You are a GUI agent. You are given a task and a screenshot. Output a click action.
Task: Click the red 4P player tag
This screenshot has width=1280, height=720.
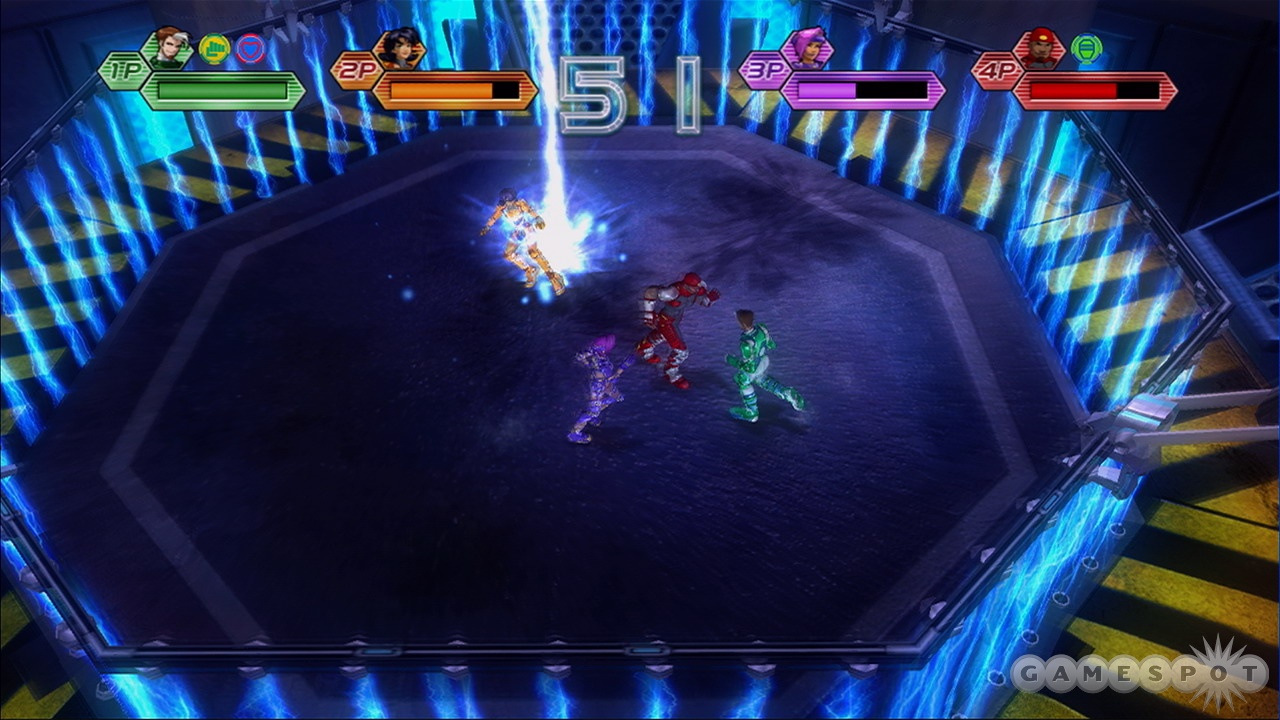[995, 71]
